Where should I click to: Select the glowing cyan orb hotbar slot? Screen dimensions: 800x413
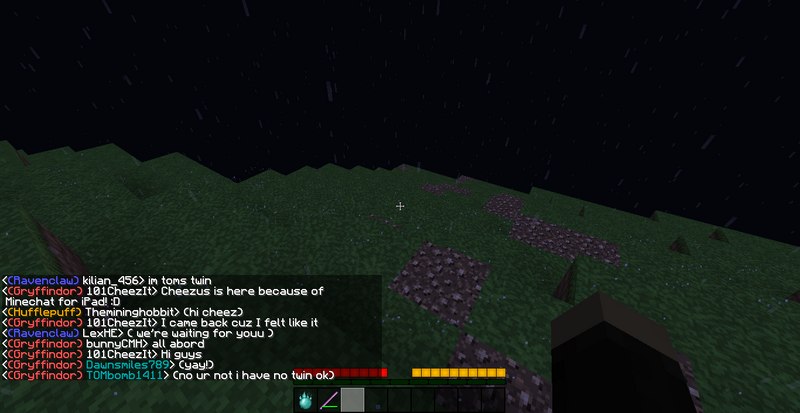pyautogui.click(x=306, y=400)
